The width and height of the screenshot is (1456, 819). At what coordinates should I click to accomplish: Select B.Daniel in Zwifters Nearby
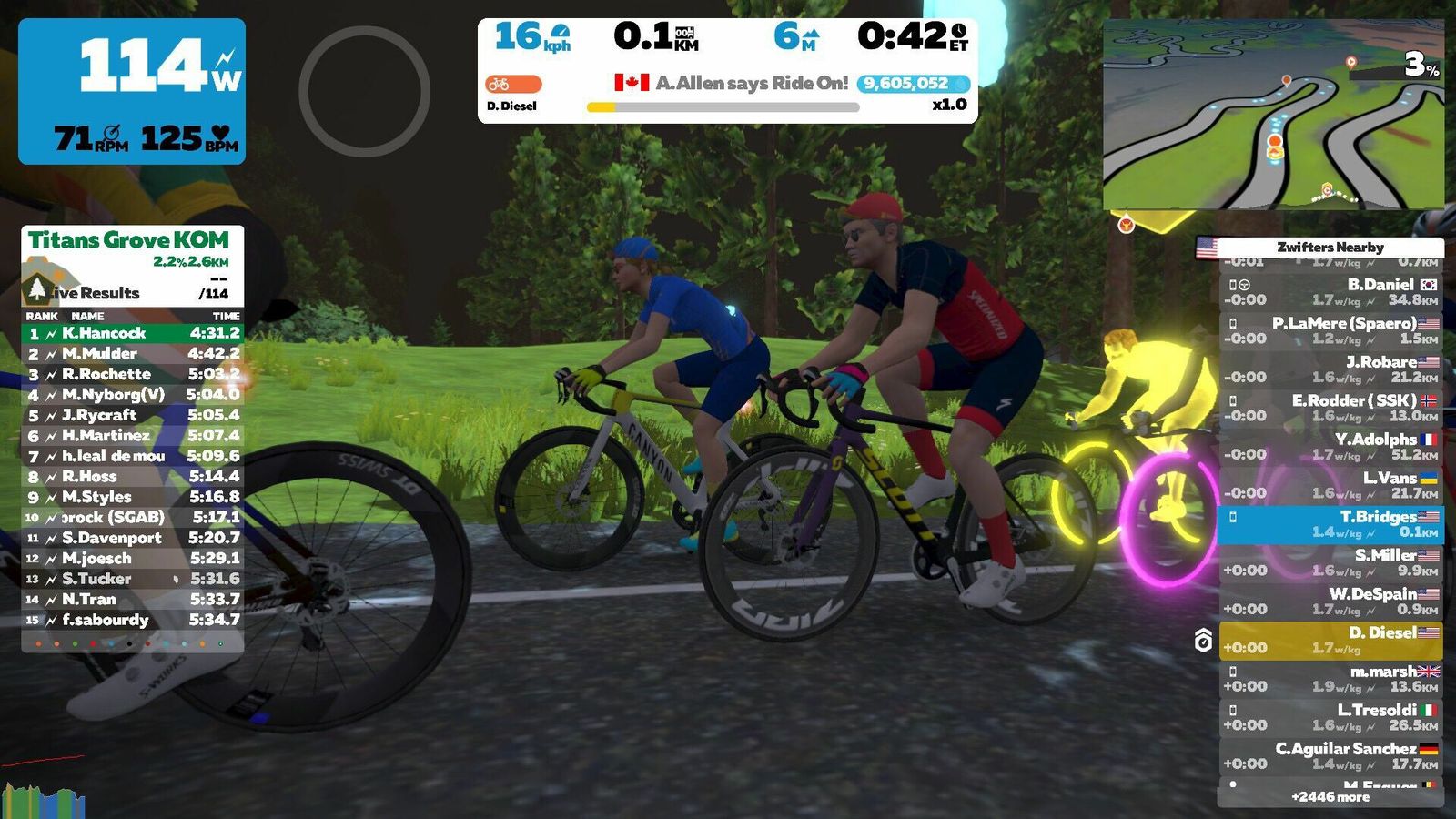pyautogui.click(x=1330, y=292)
